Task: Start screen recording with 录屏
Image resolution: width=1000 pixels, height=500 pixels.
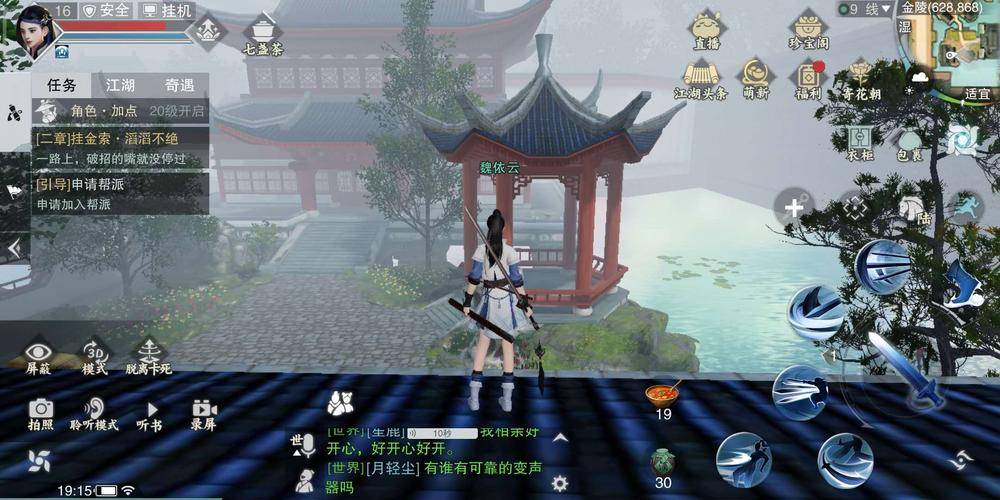Action: [x=203, y=412]
